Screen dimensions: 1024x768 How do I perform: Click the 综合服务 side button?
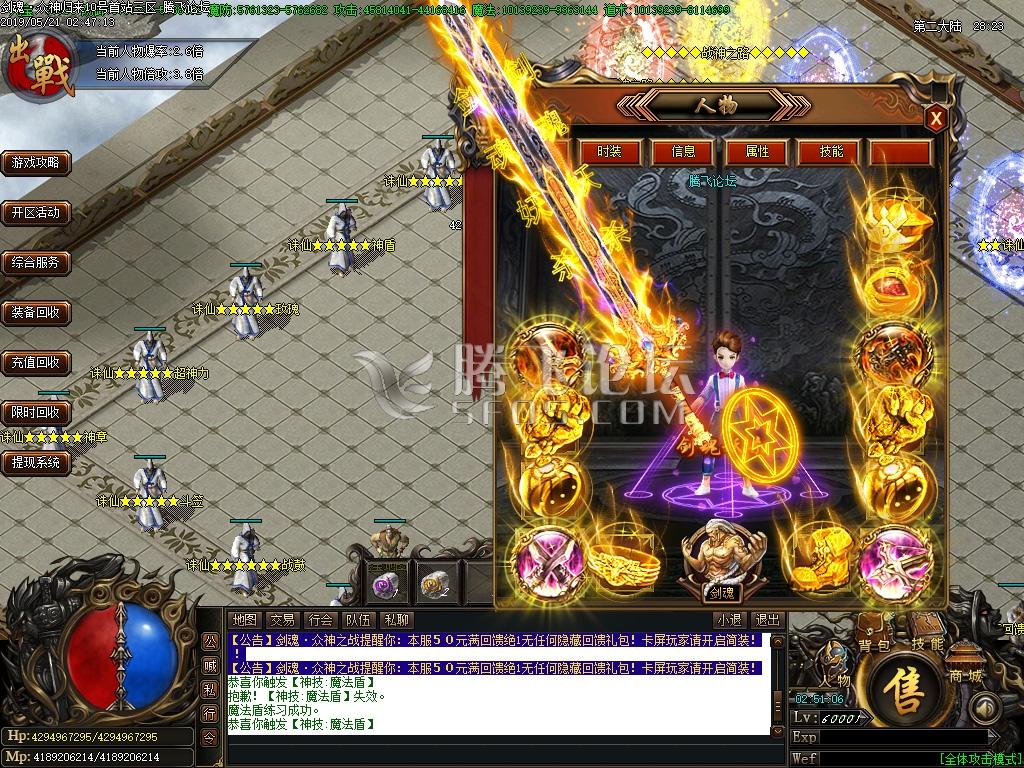pyautogui.click(x=36, y=262)
